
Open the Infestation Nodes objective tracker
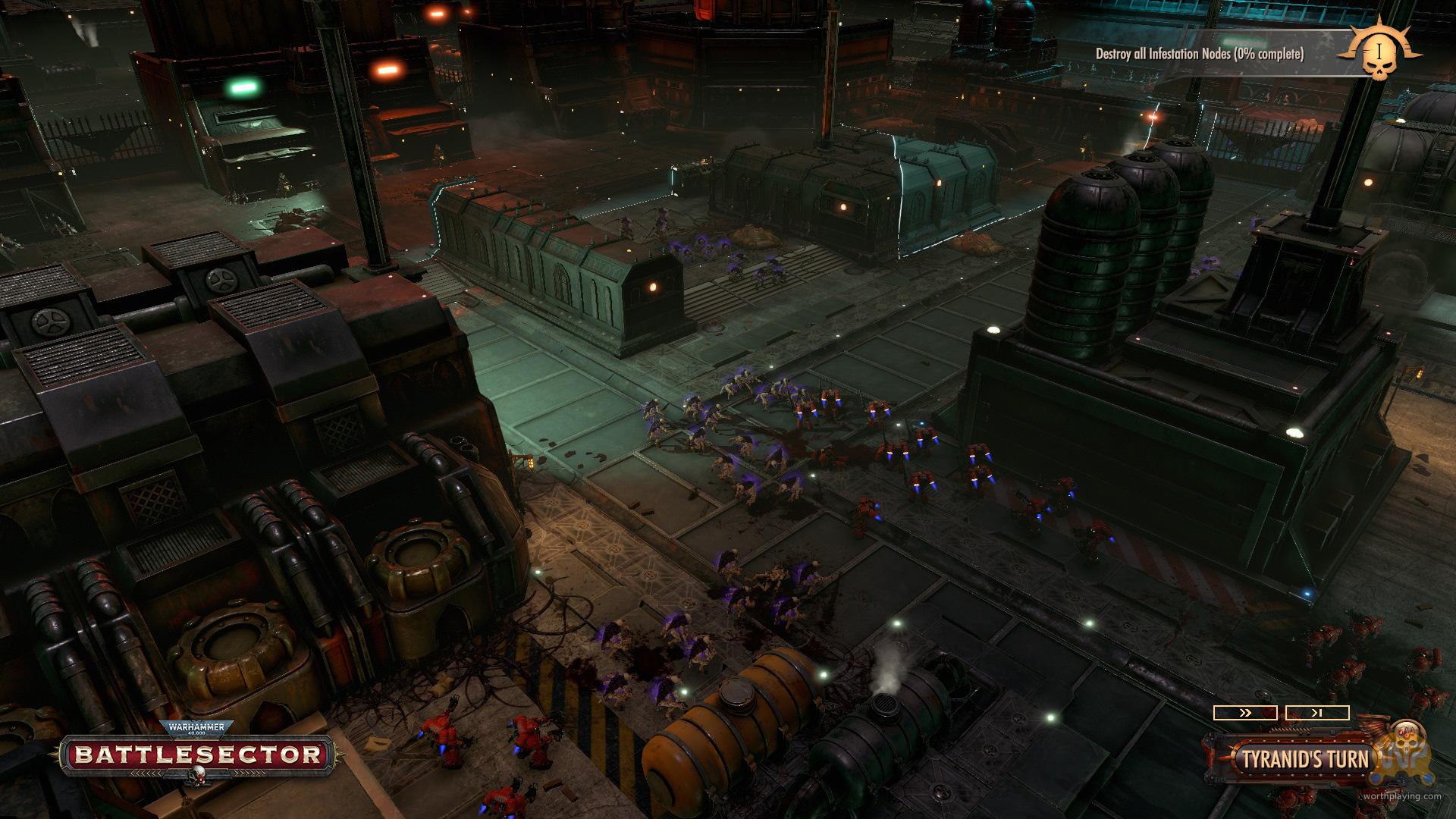1199,54
